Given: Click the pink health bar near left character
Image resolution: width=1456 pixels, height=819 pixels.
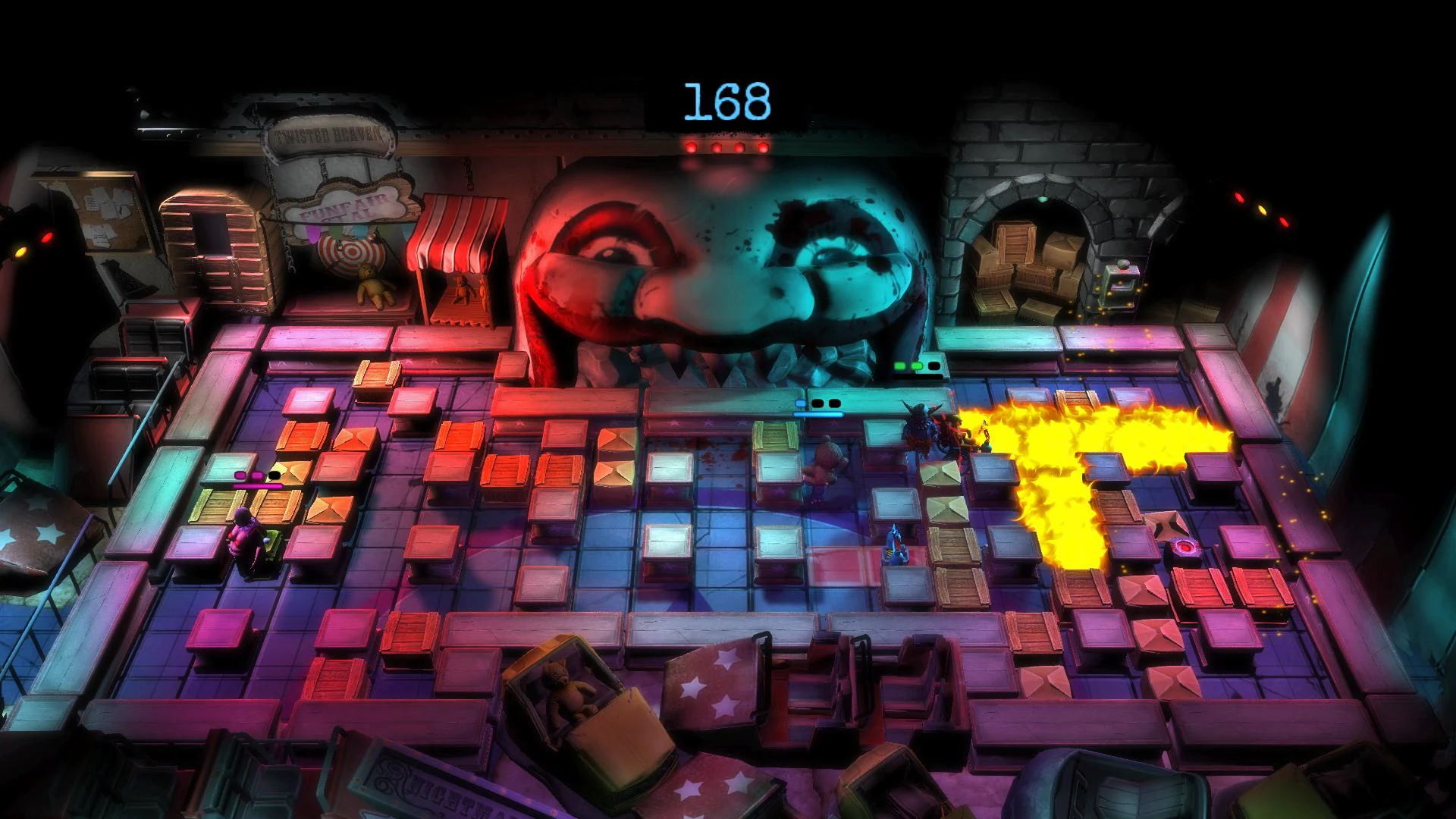Looking at the screenshot, I should point(258,485).
